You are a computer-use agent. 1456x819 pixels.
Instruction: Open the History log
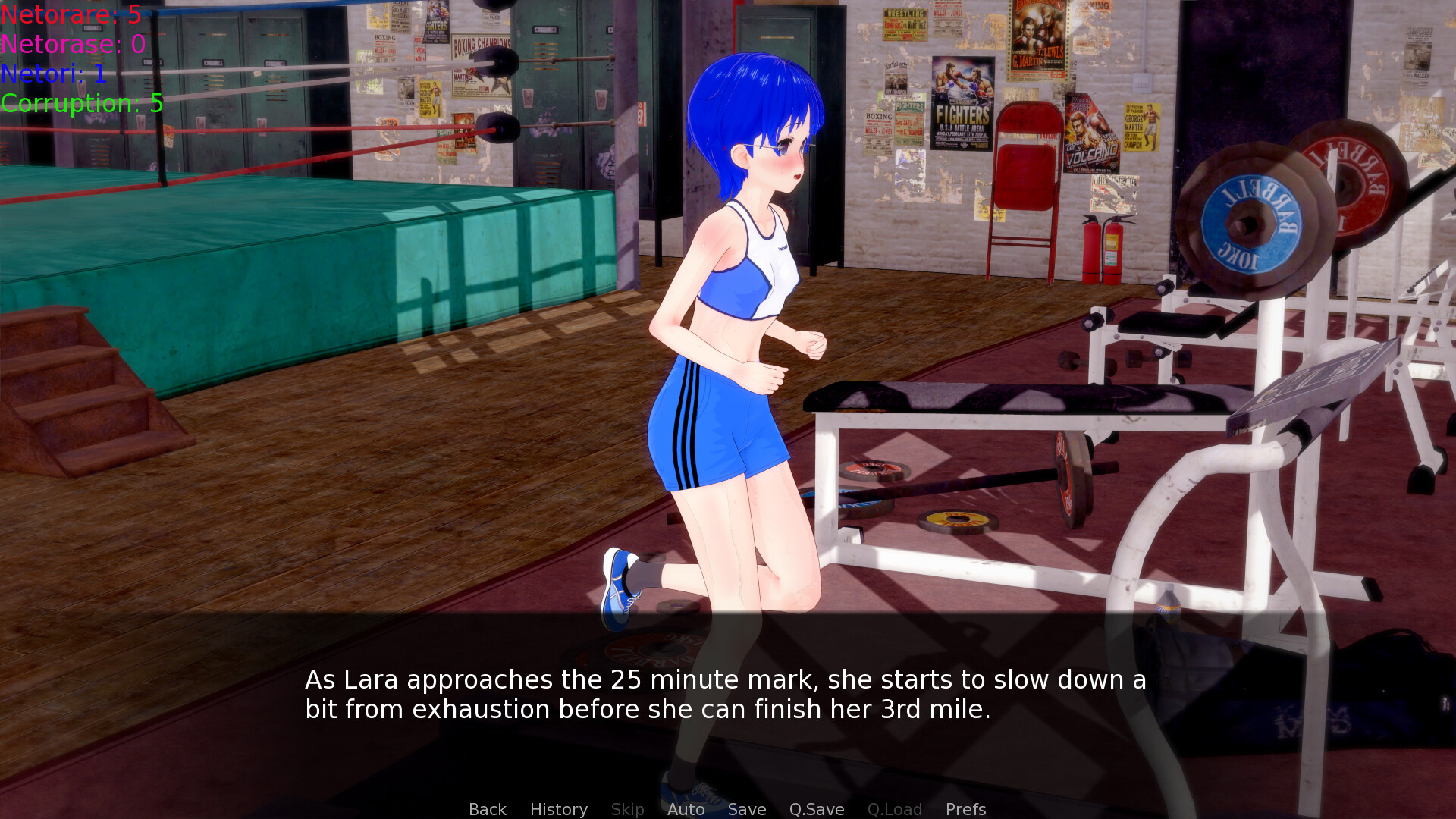pos(558,809)
